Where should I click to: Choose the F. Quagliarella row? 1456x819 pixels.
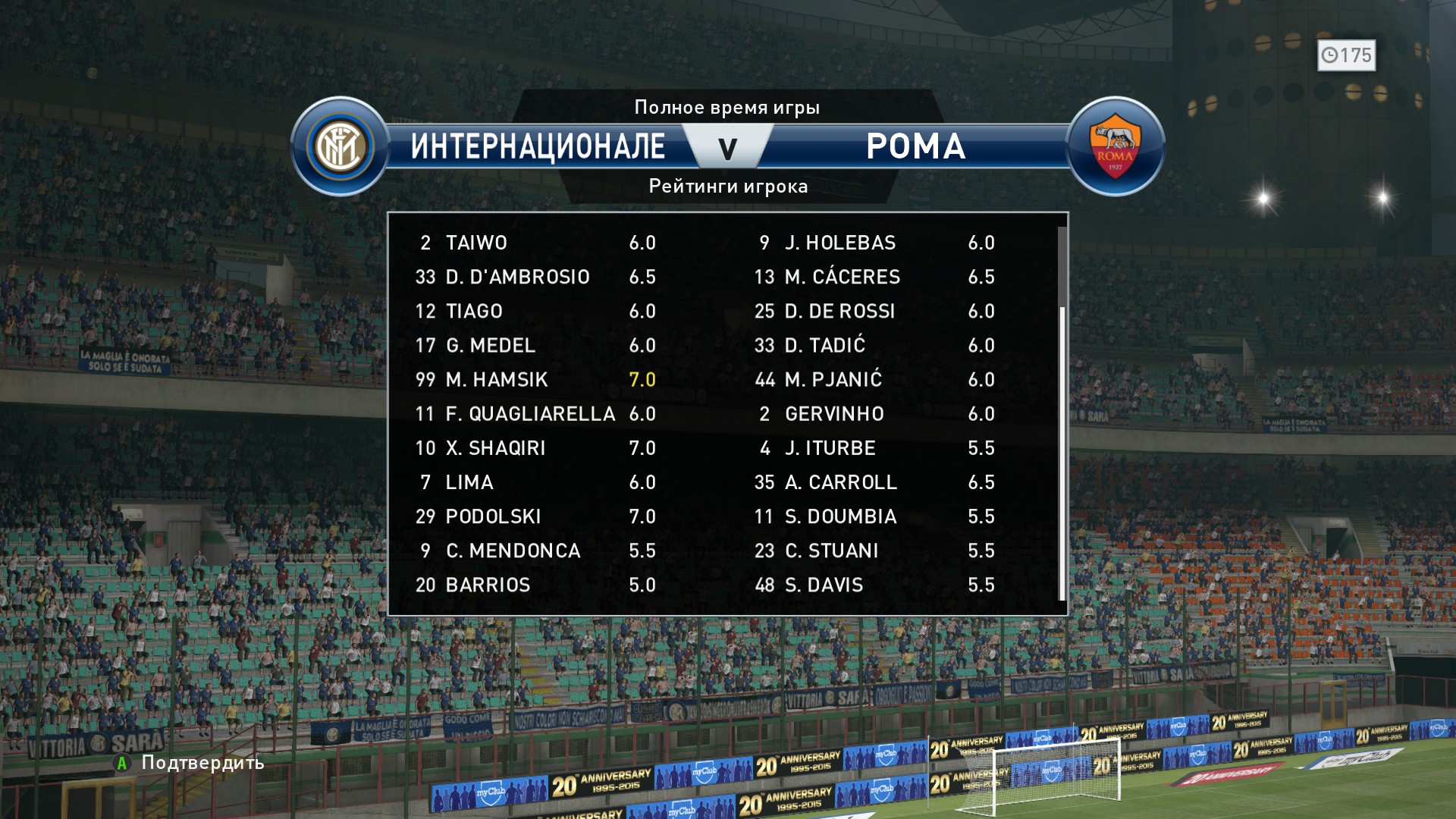tap(535, 414)
